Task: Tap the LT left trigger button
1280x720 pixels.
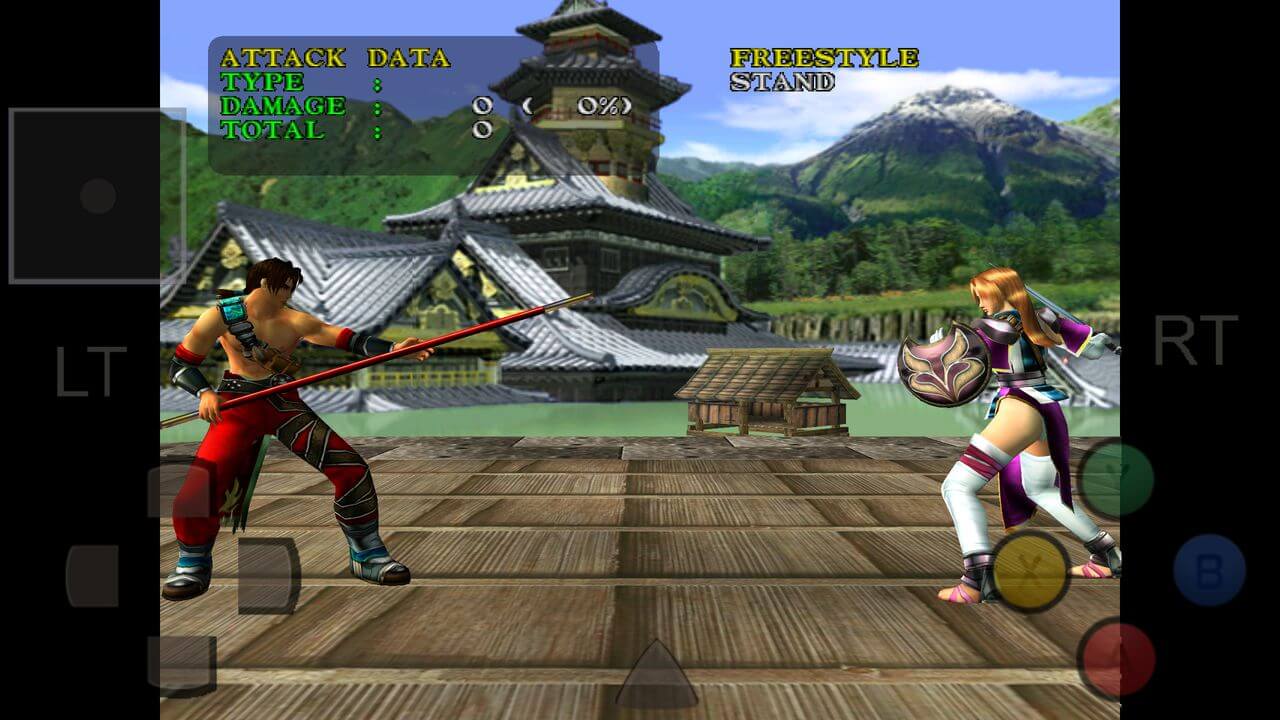Action: (x=90, y=371)
